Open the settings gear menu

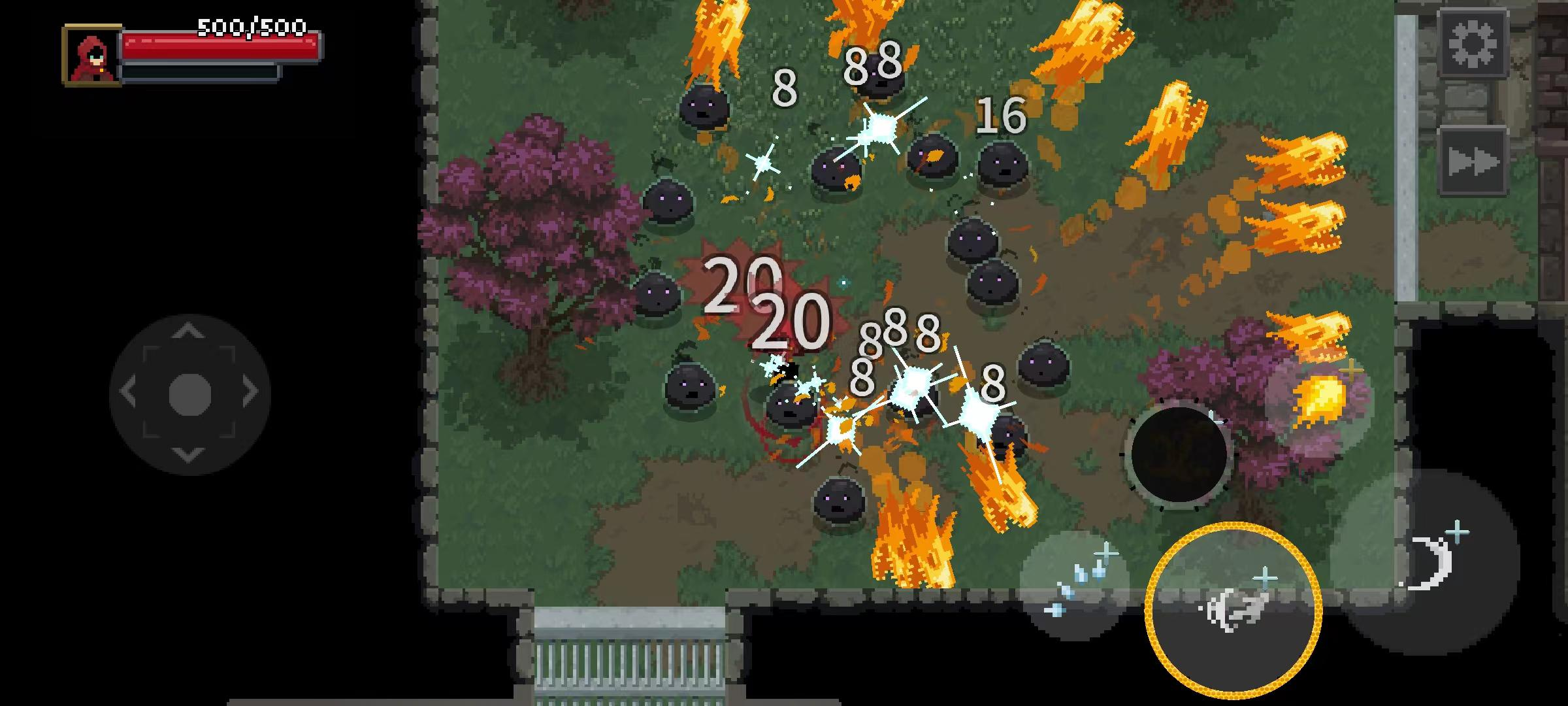[1473, 44]
